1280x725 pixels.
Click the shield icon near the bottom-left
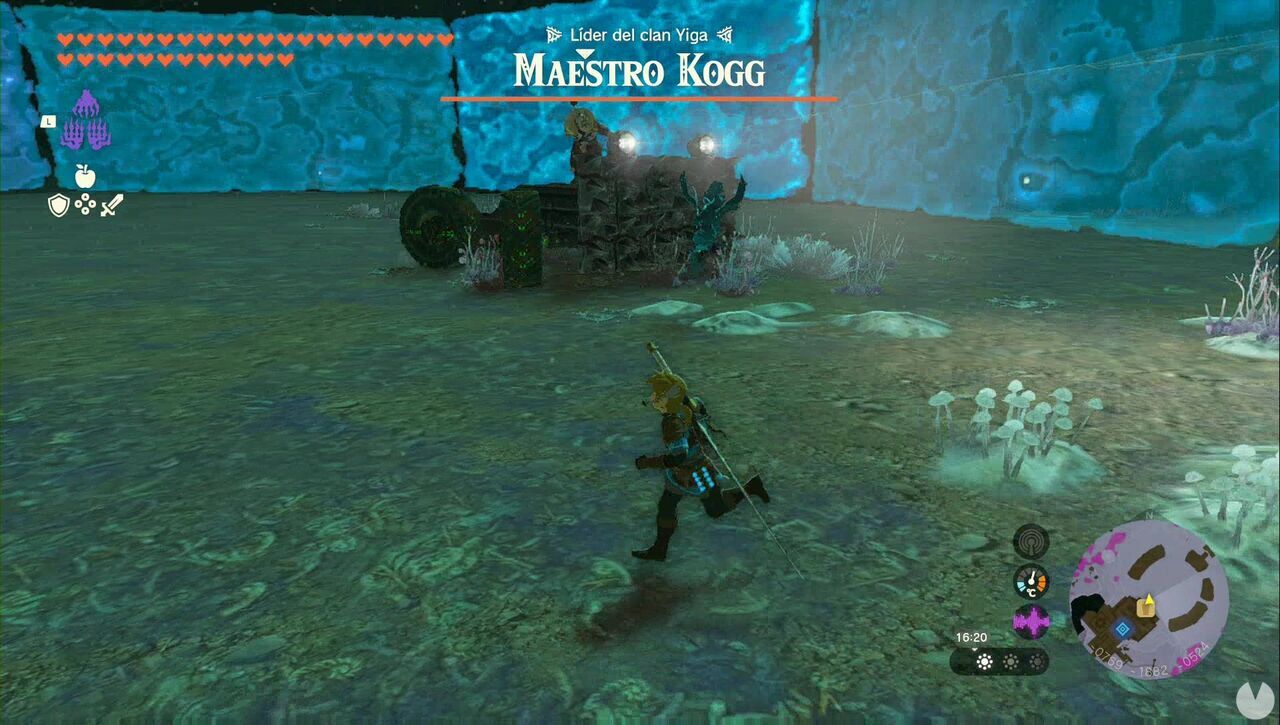coord(59,205)
